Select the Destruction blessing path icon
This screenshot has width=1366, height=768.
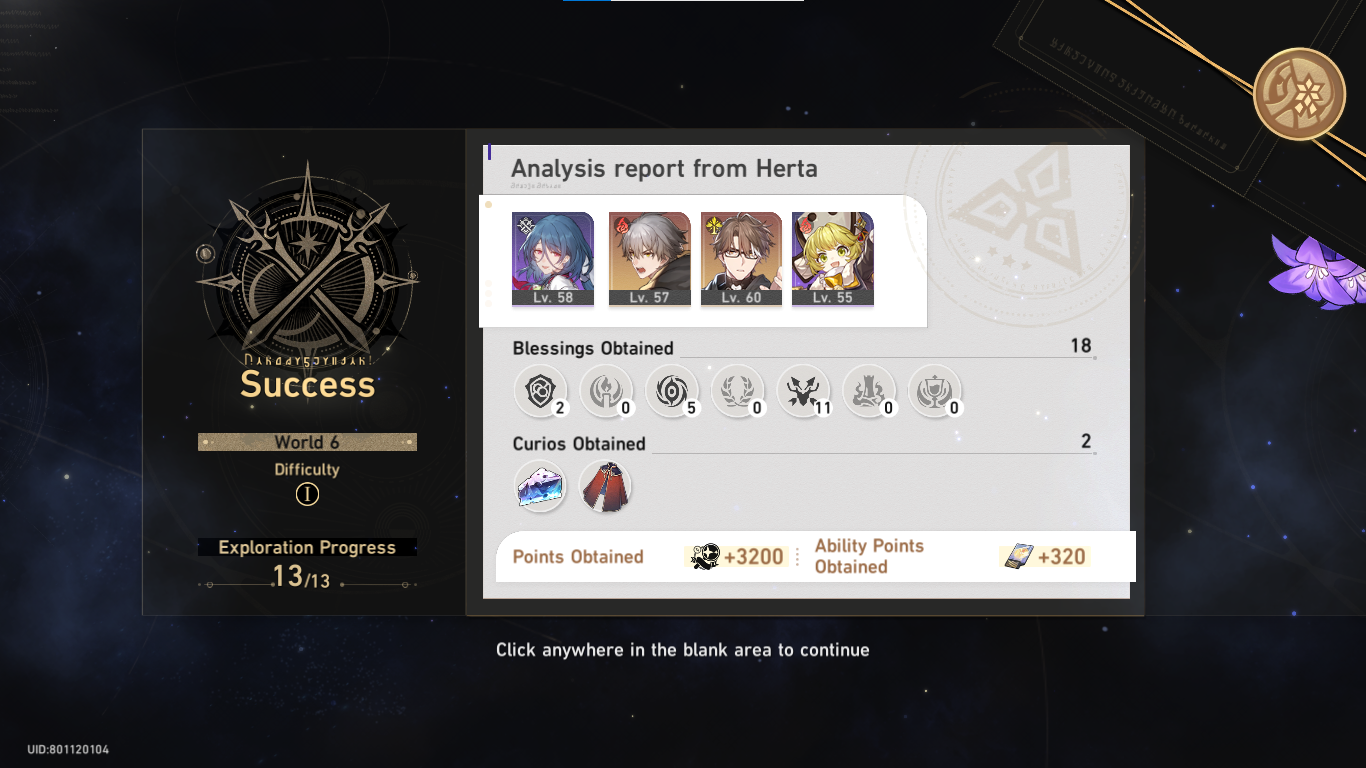pos(869,391)
